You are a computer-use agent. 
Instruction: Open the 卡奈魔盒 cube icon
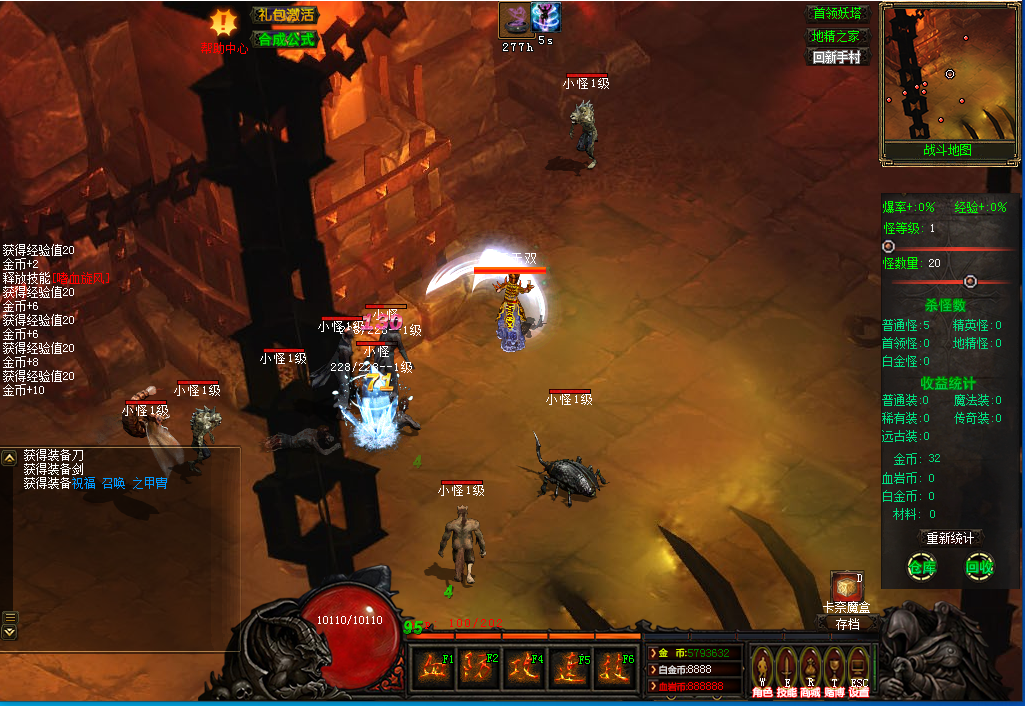[x=845, y=587]
